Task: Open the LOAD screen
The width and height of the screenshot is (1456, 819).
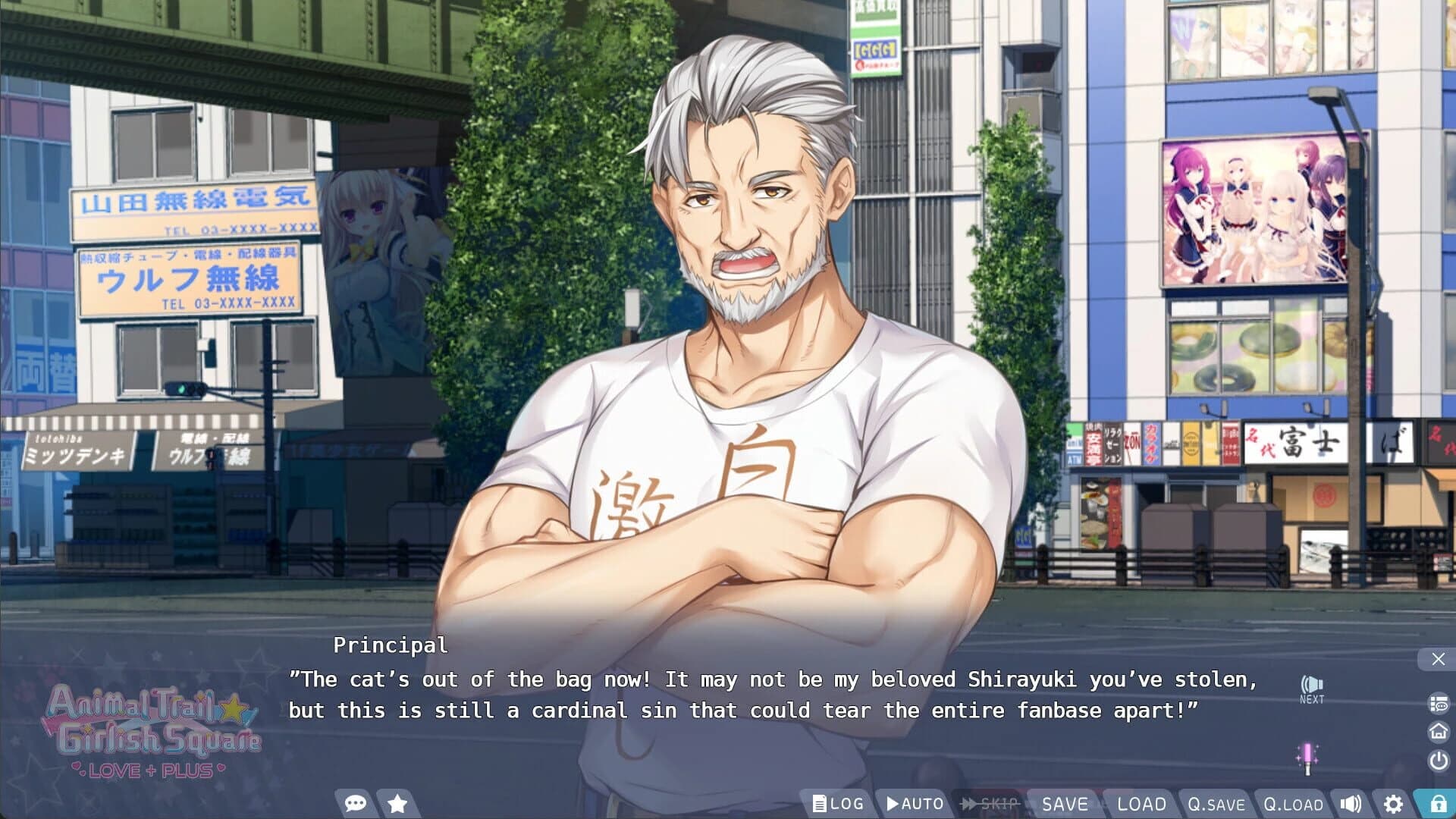Action: click(x=1141, y=803)
